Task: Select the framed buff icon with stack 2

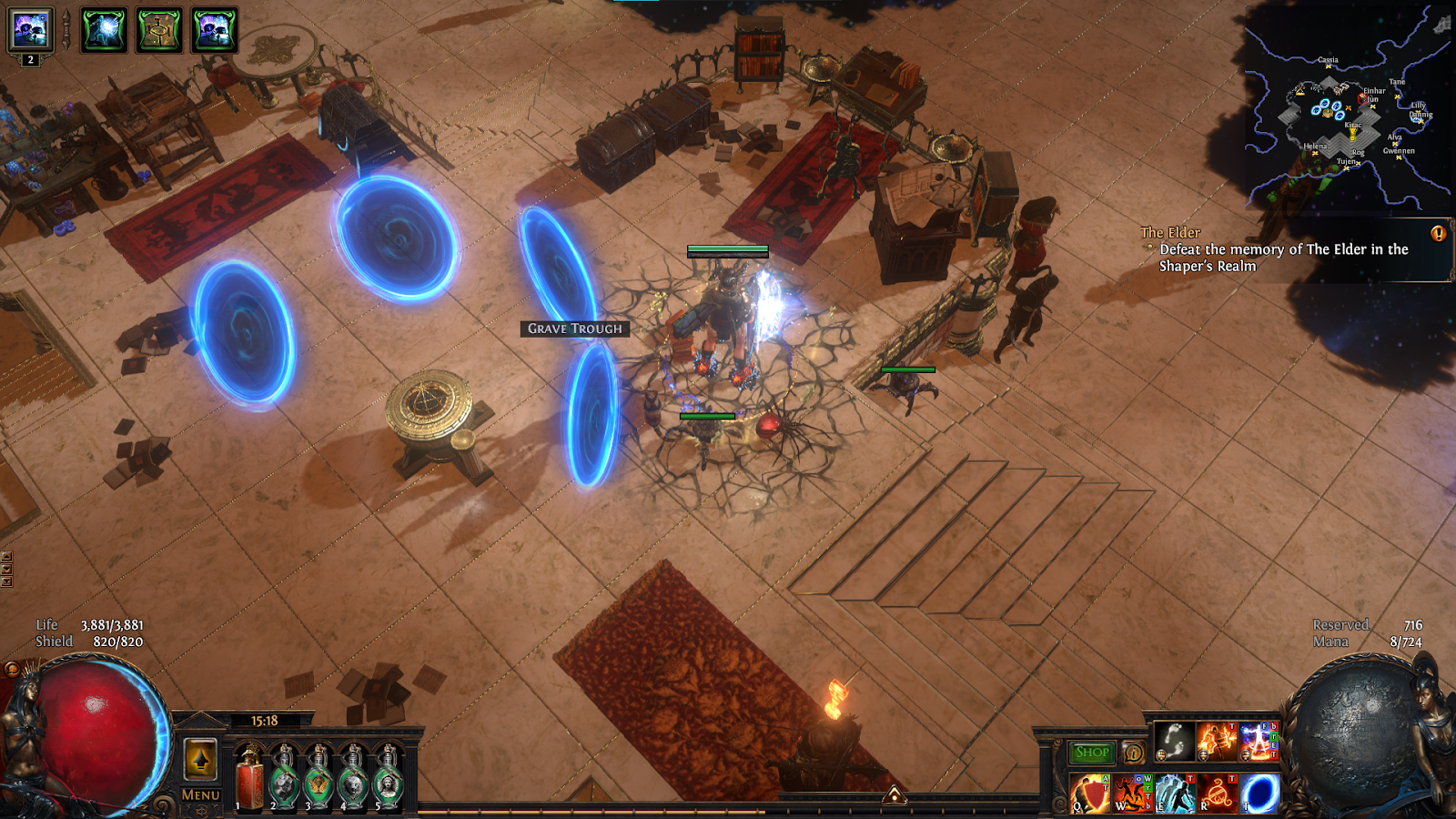Action: coord(31,31)
